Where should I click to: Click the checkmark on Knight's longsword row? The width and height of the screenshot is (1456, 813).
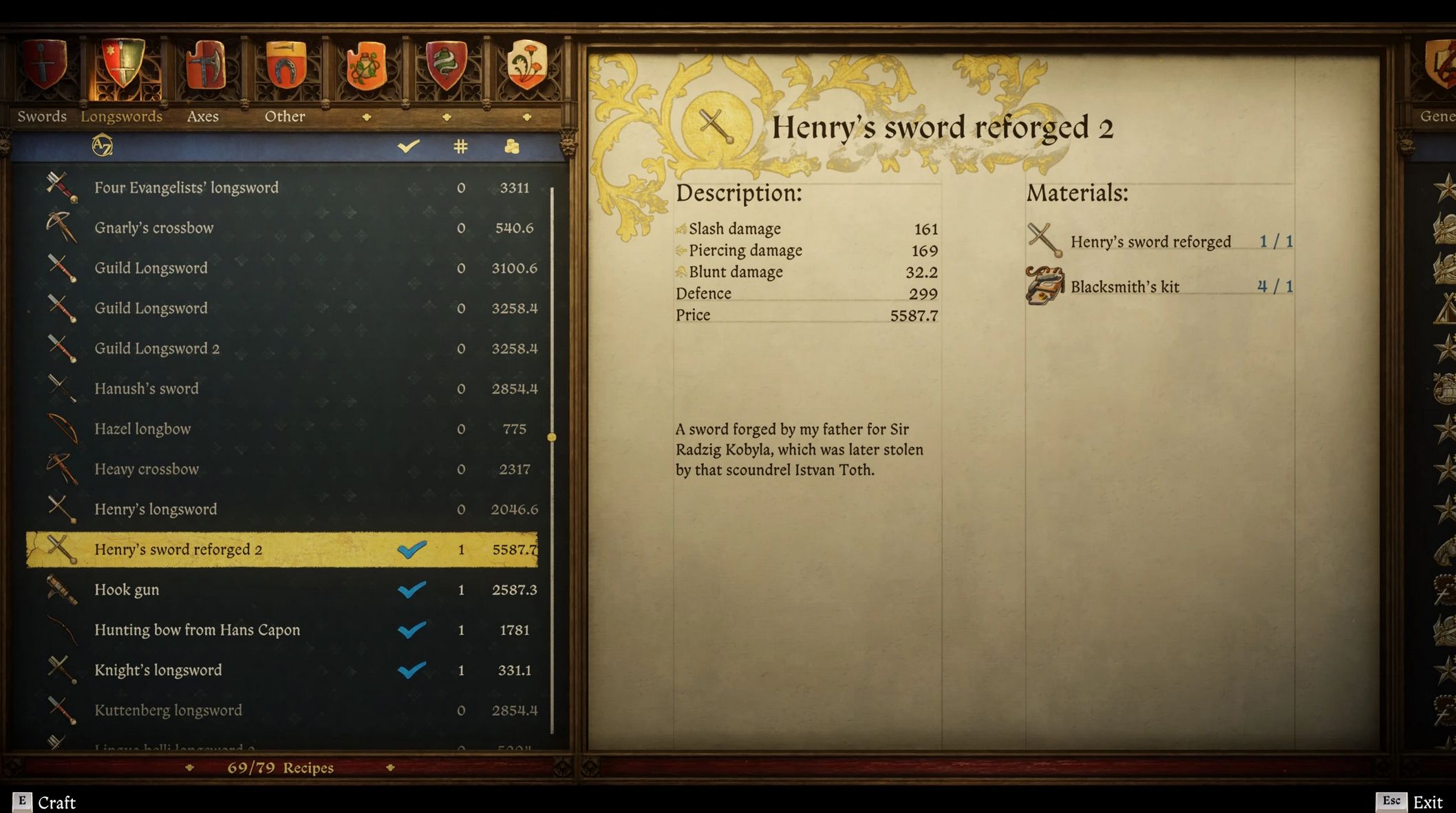point(413,669)
